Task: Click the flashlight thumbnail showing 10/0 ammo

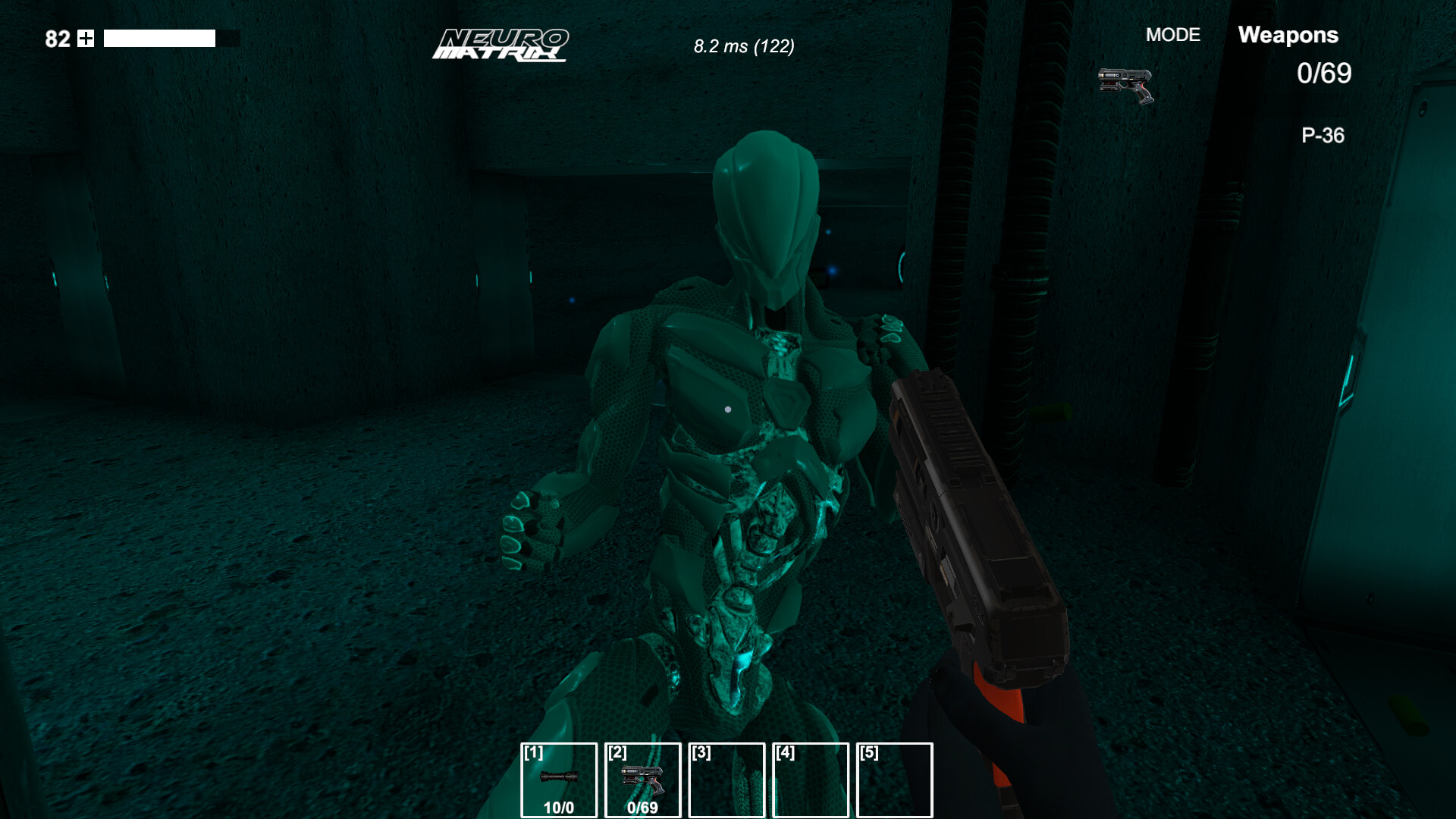Action: 559,781
